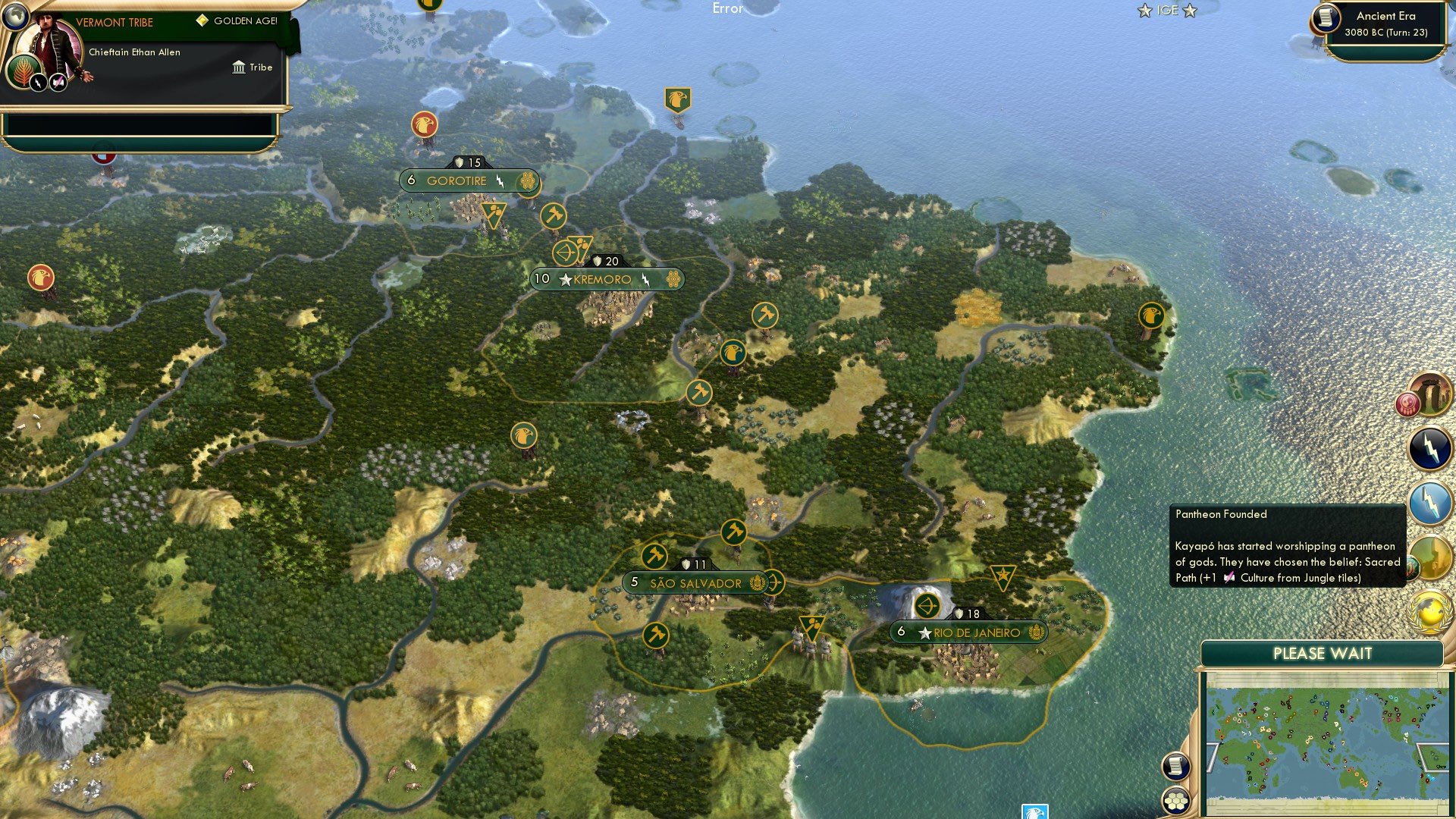This screenshot has width=1456, height=819.
Task: Toggle the hex grid with the hexagon icon
Action: coord(1175,802)
